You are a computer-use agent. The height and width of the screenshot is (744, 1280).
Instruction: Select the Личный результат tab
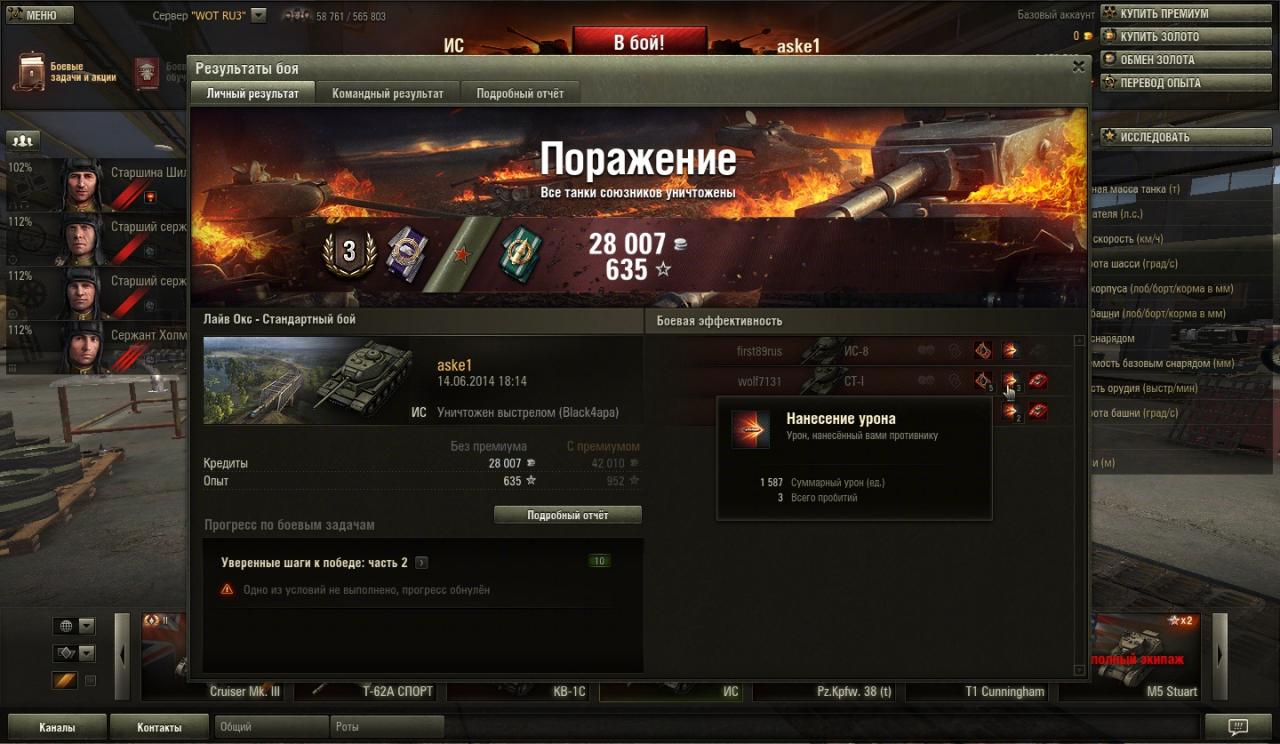[x=252, y=93]
